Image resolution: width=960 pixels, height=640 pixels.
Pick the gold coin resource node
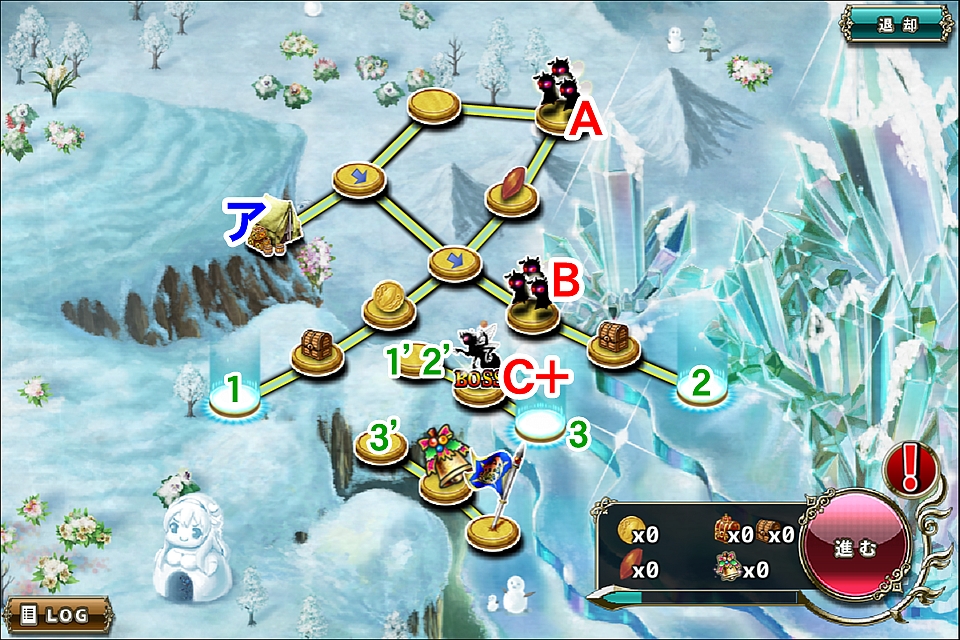[x=386, y=304]
